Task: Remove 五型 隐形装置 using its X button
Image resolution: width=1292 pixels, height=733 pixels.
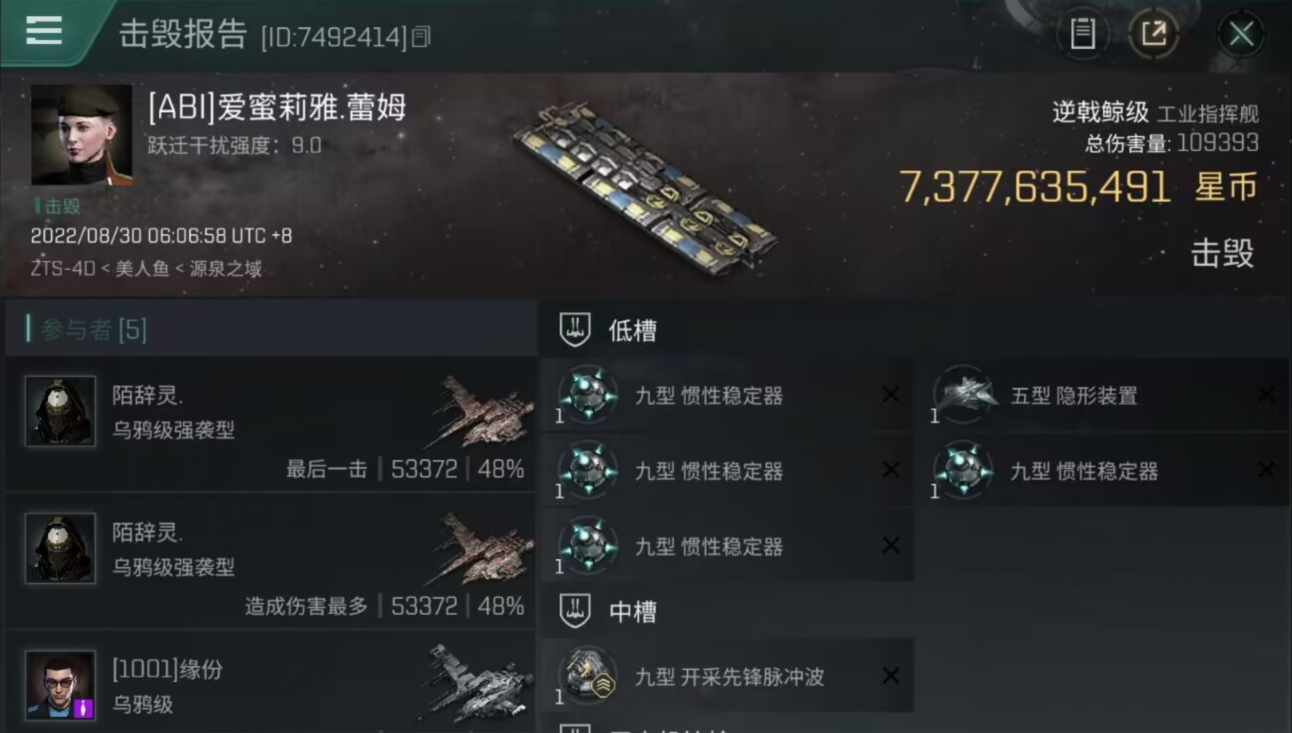Action: pos(1265,395)
